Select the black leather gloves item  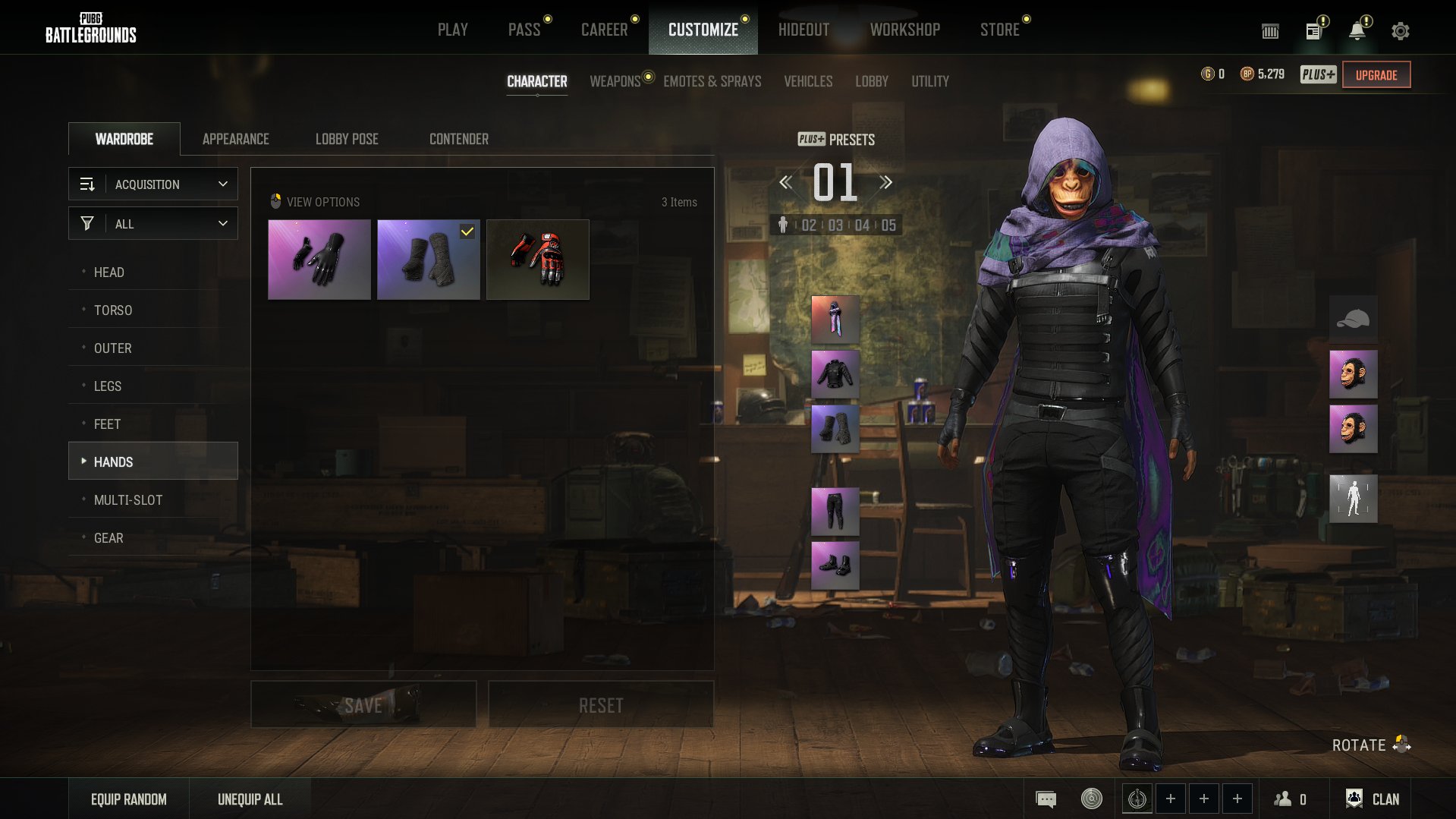(x=319, y=260)
